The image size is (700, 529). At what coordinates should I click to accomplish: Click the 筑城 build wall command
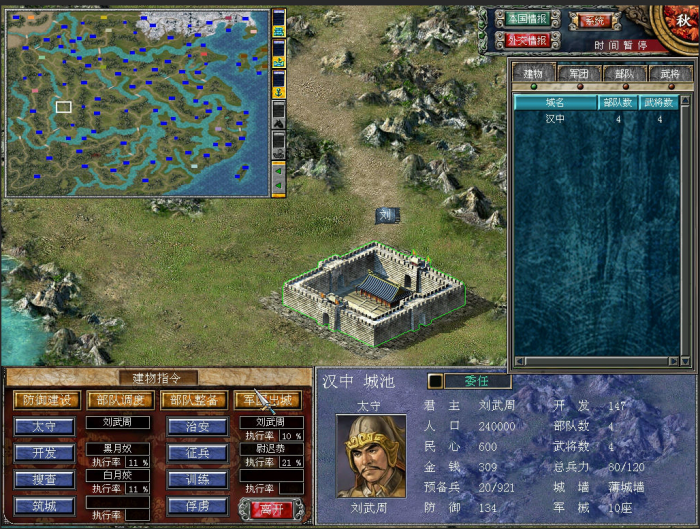tap(44, 507)
